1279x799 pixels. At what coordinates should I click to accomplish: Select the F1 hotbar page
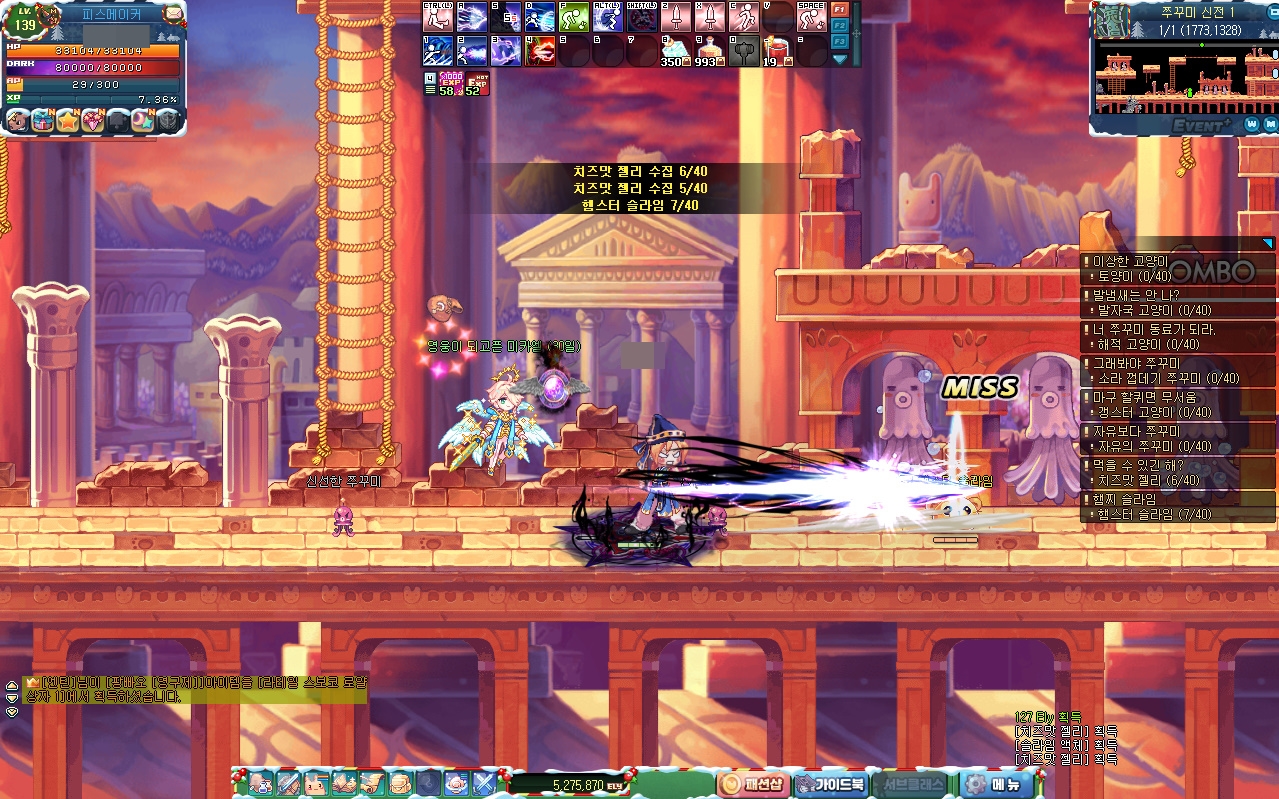[840, 8]
